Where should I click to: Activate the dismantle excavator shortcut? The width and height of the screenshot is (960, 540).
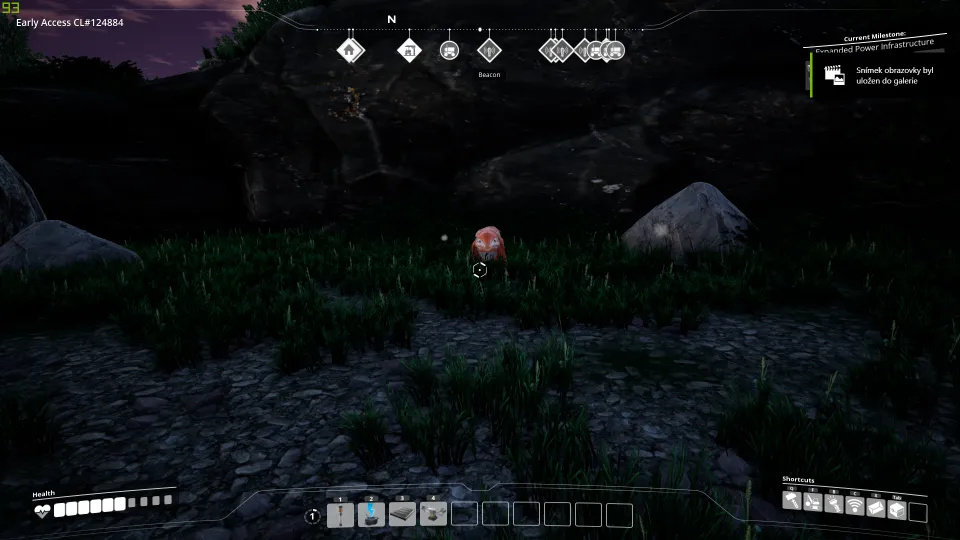click(813, 505)
